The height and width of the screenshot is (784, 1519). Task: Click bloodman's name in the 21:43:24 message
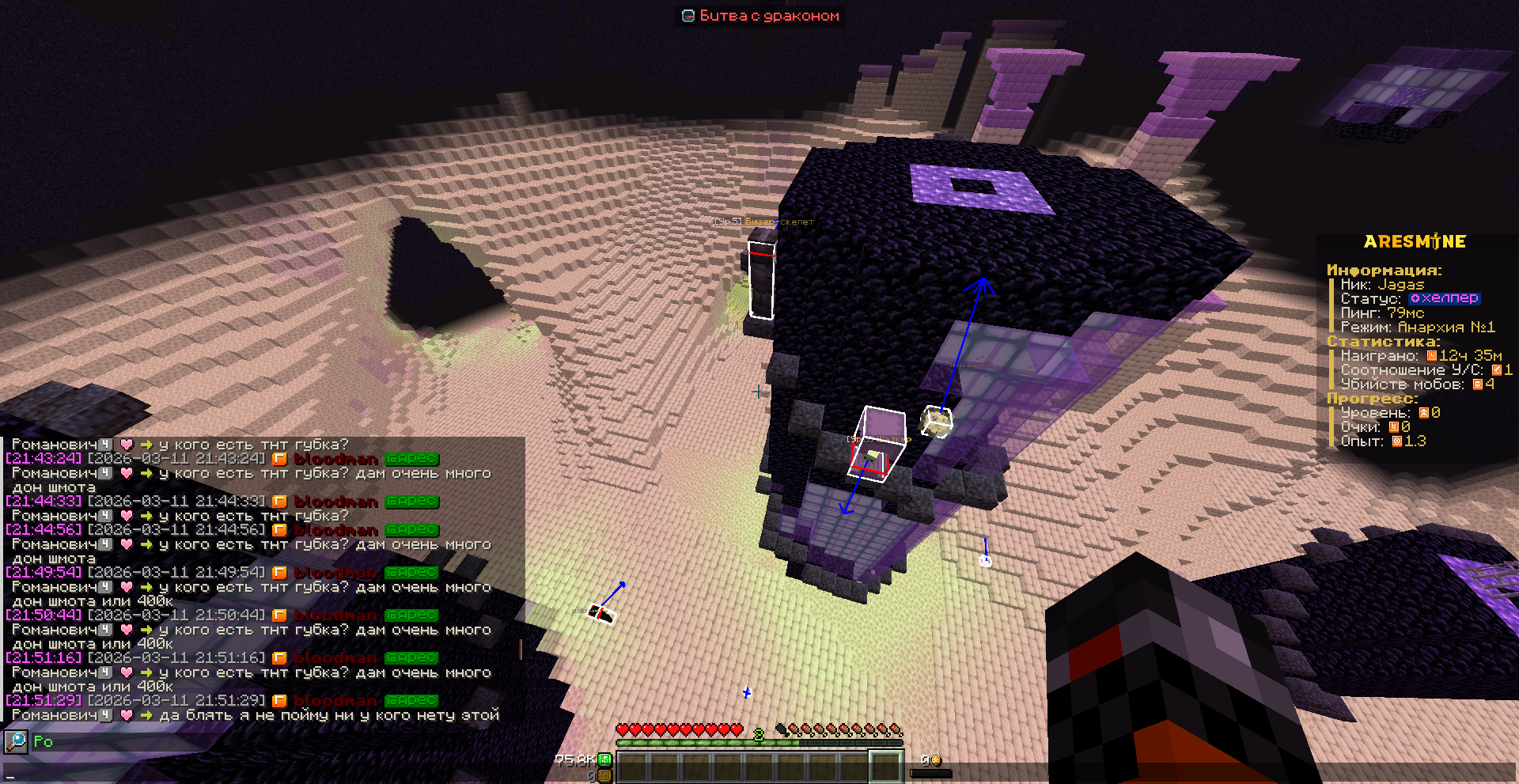335,459
